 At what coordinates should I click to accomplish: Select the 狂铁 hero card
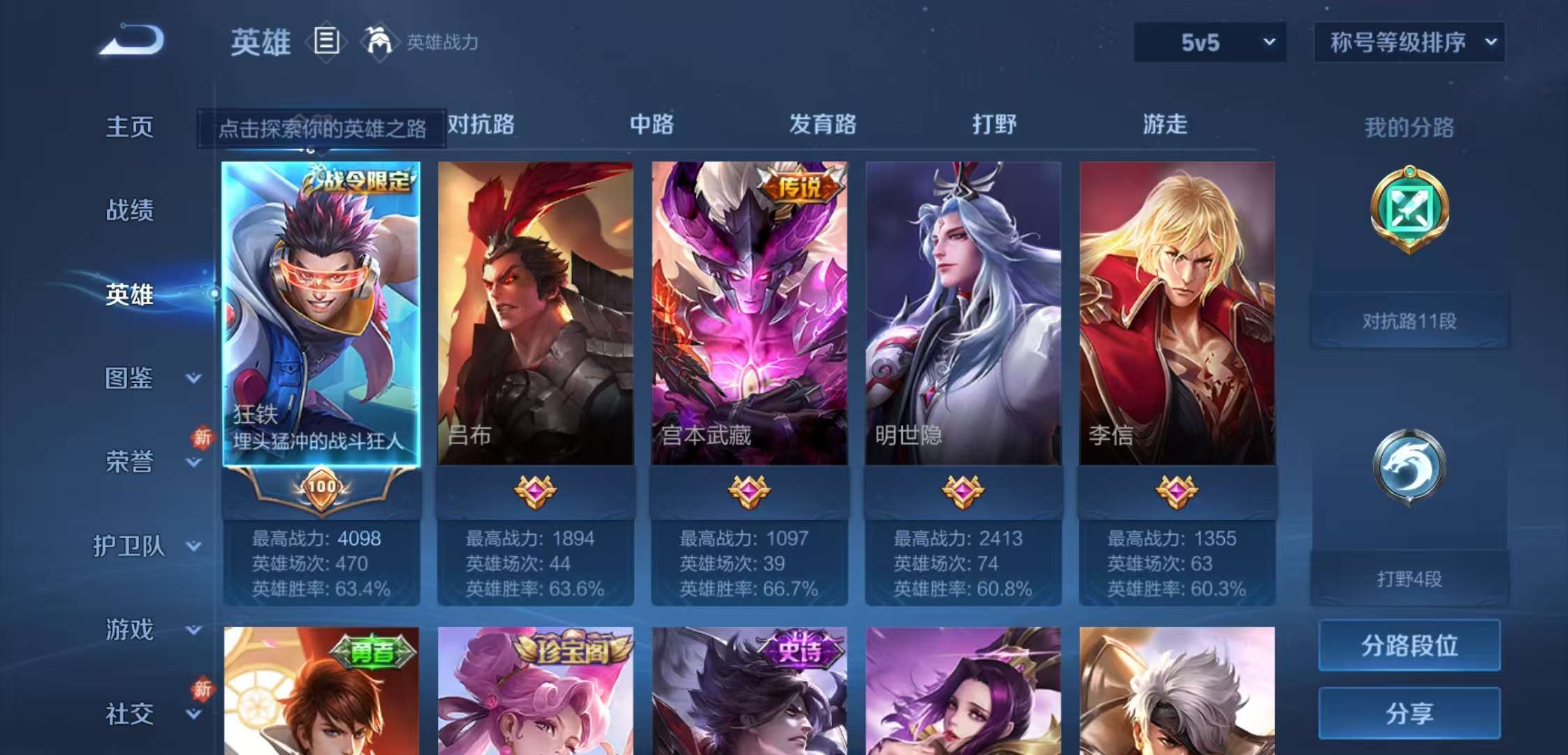click(x=323, y=308)
